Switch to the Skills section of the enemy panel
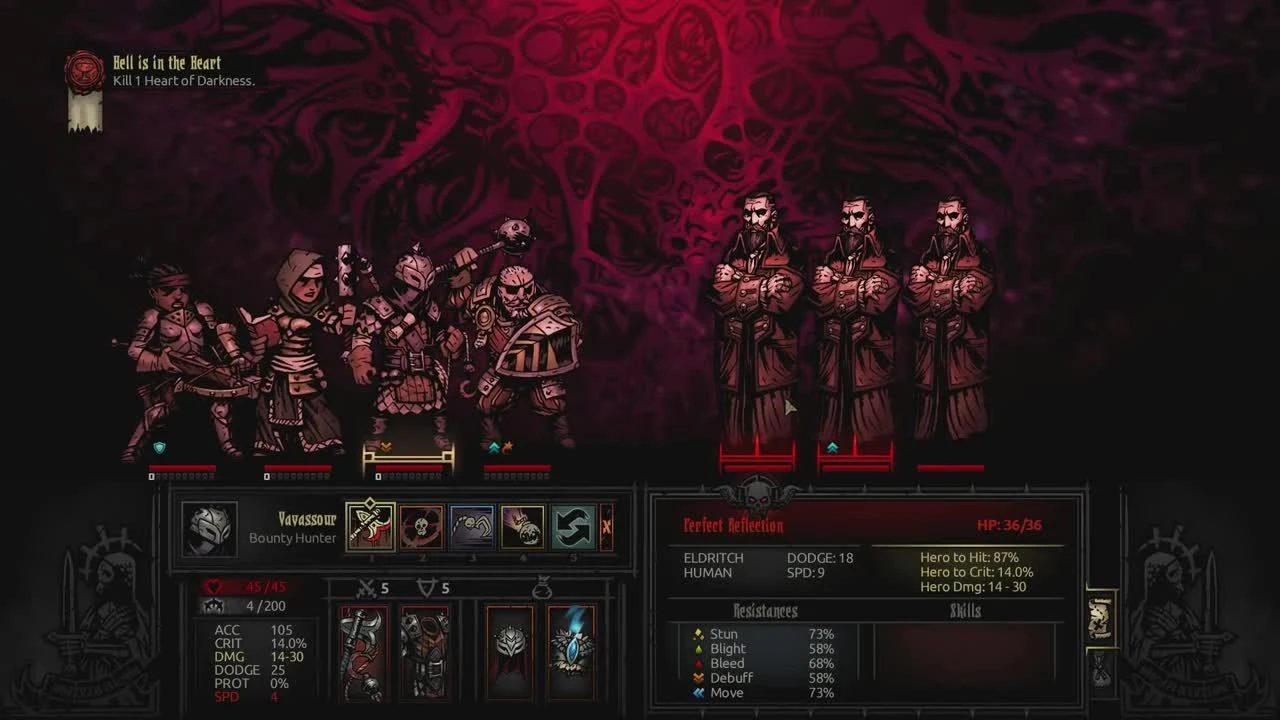This screenshot has height=720, width=1280. pos(967,611)
